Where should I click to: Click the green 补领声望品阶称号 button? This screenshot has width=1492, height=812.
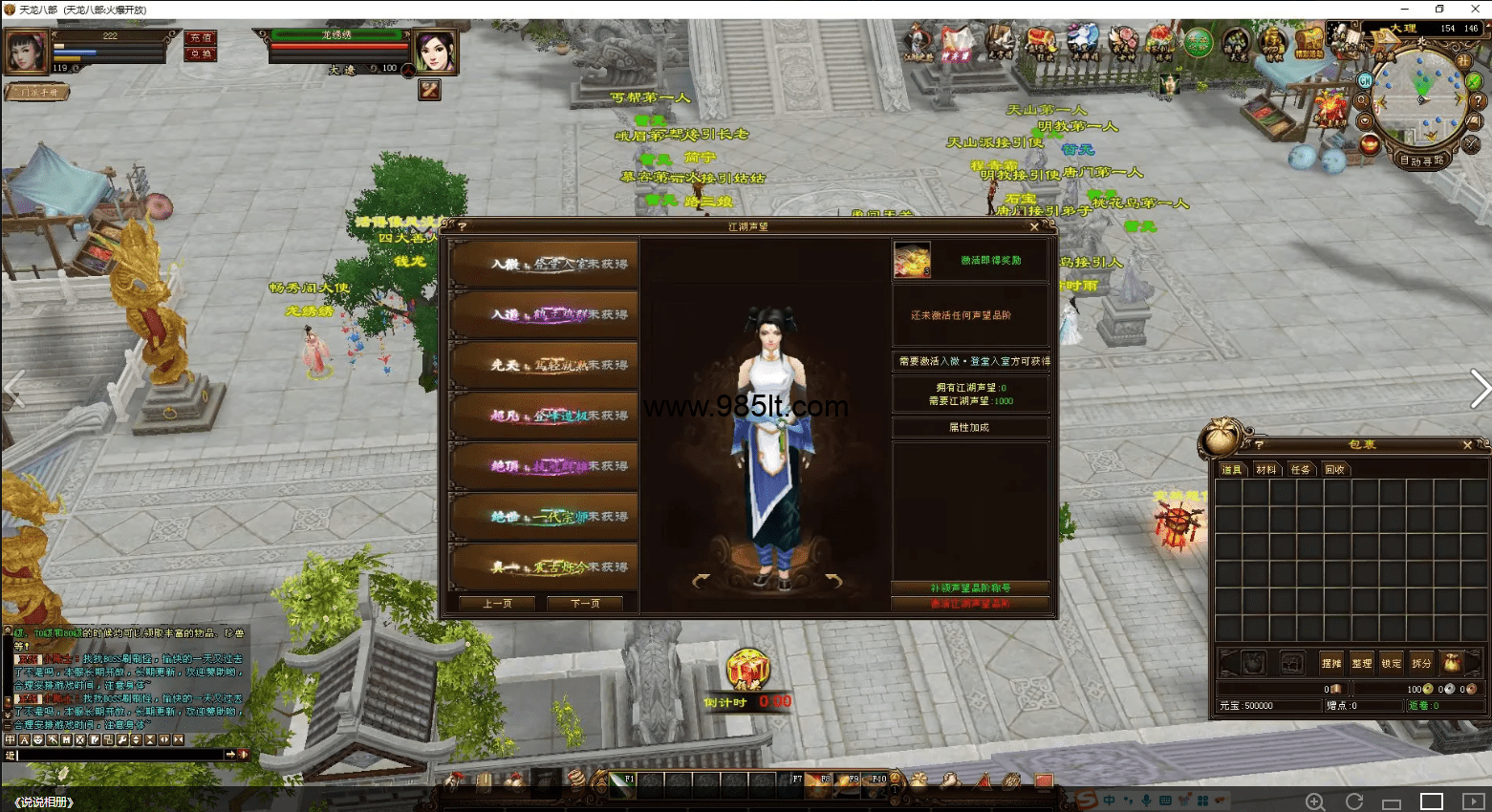pyautogui.click(x=970, y=588)
